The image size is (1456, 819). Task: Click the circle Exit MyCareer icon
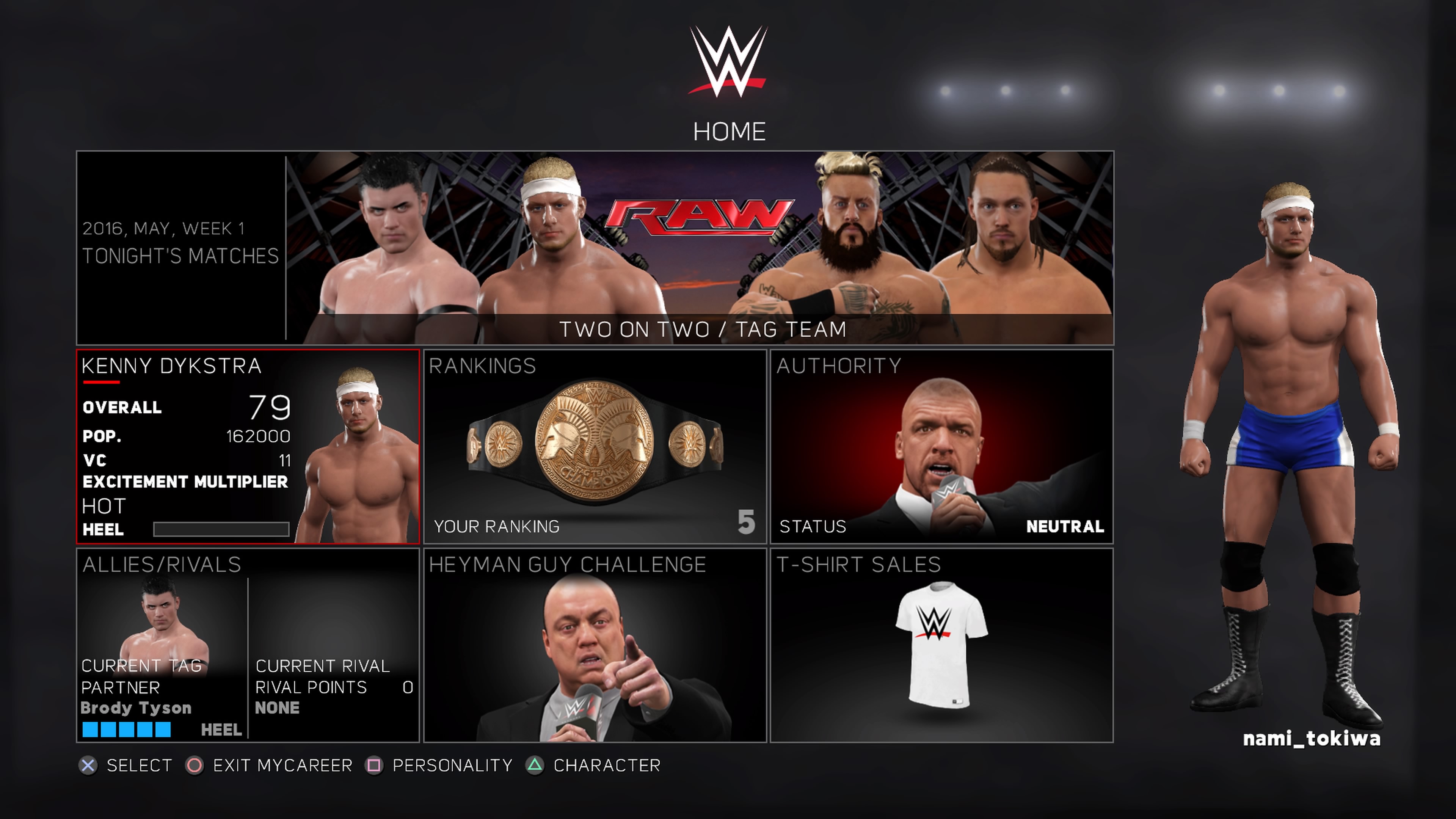pos(195,766)
